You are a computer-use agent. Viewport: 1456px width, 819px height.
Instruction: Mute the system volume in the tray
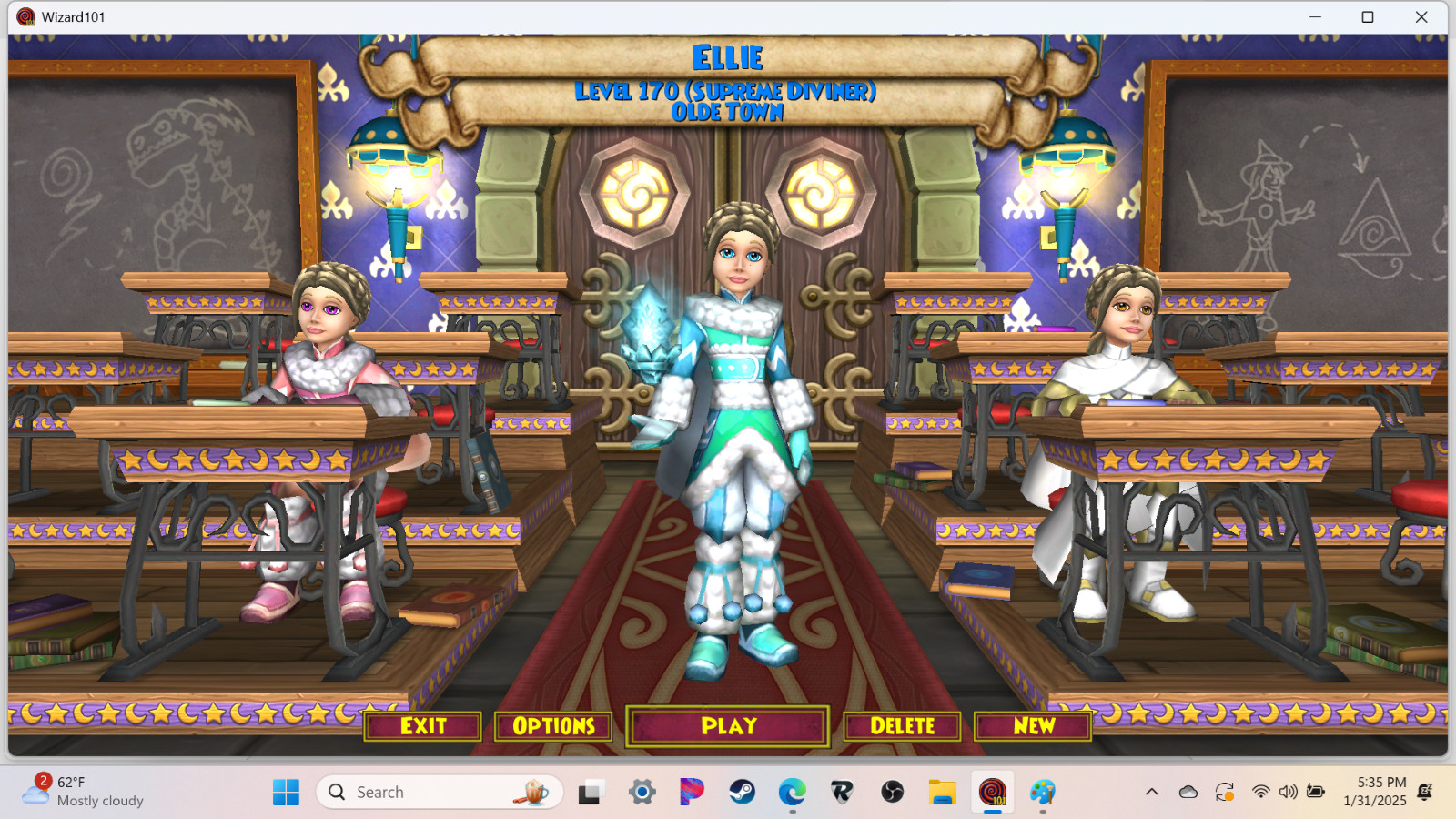tap(1288, 791)
